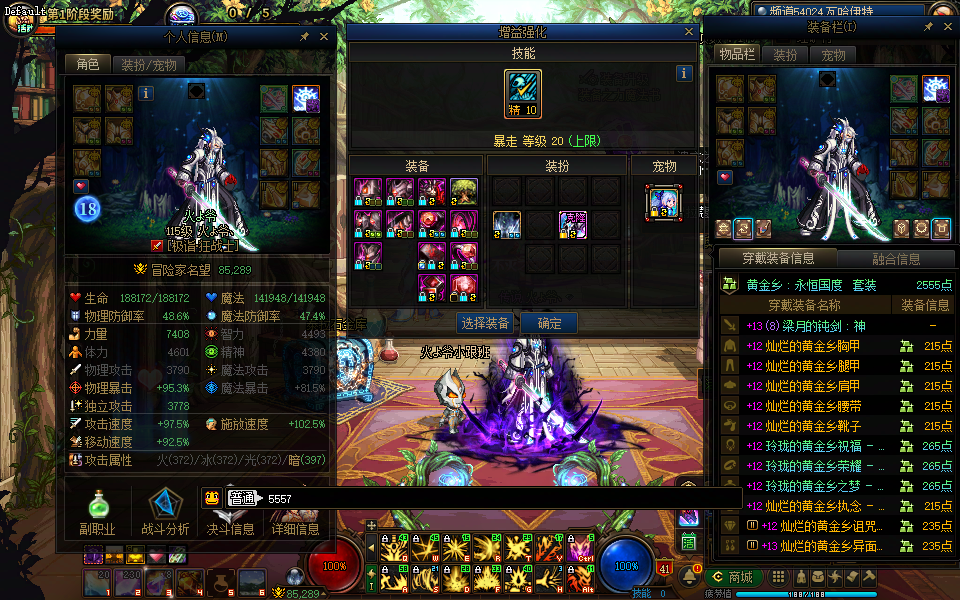Switch to the 融合信息 fusion info tab
The image size is (960, 600).
[895, 259]
